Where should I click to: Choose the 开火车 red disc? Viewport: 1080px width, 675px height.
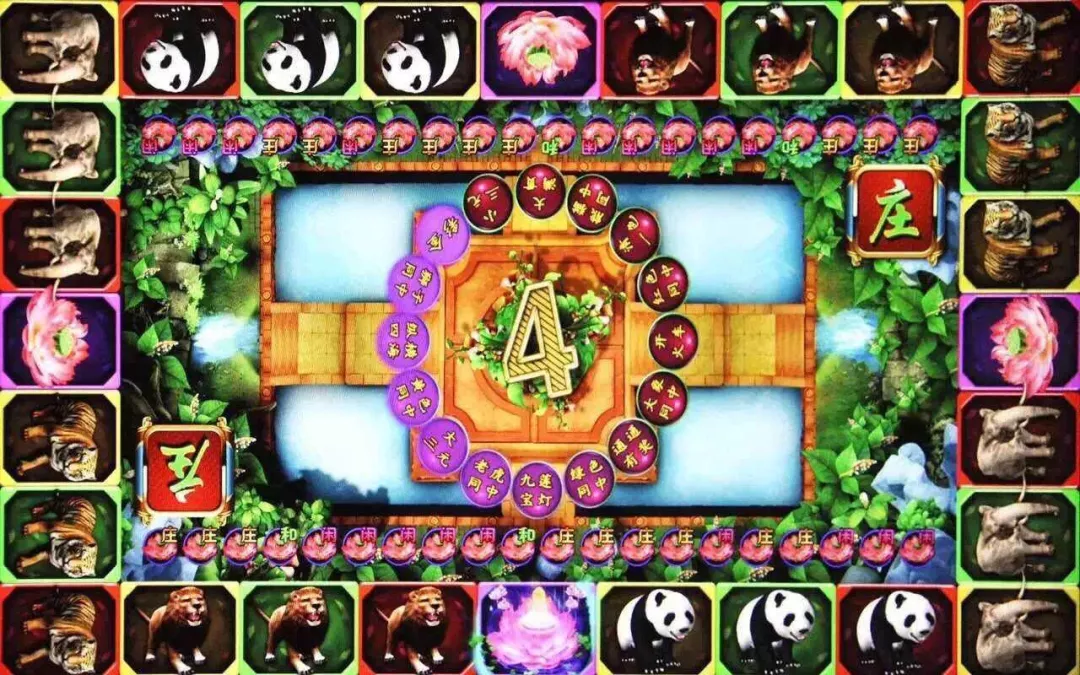(671, 337)
